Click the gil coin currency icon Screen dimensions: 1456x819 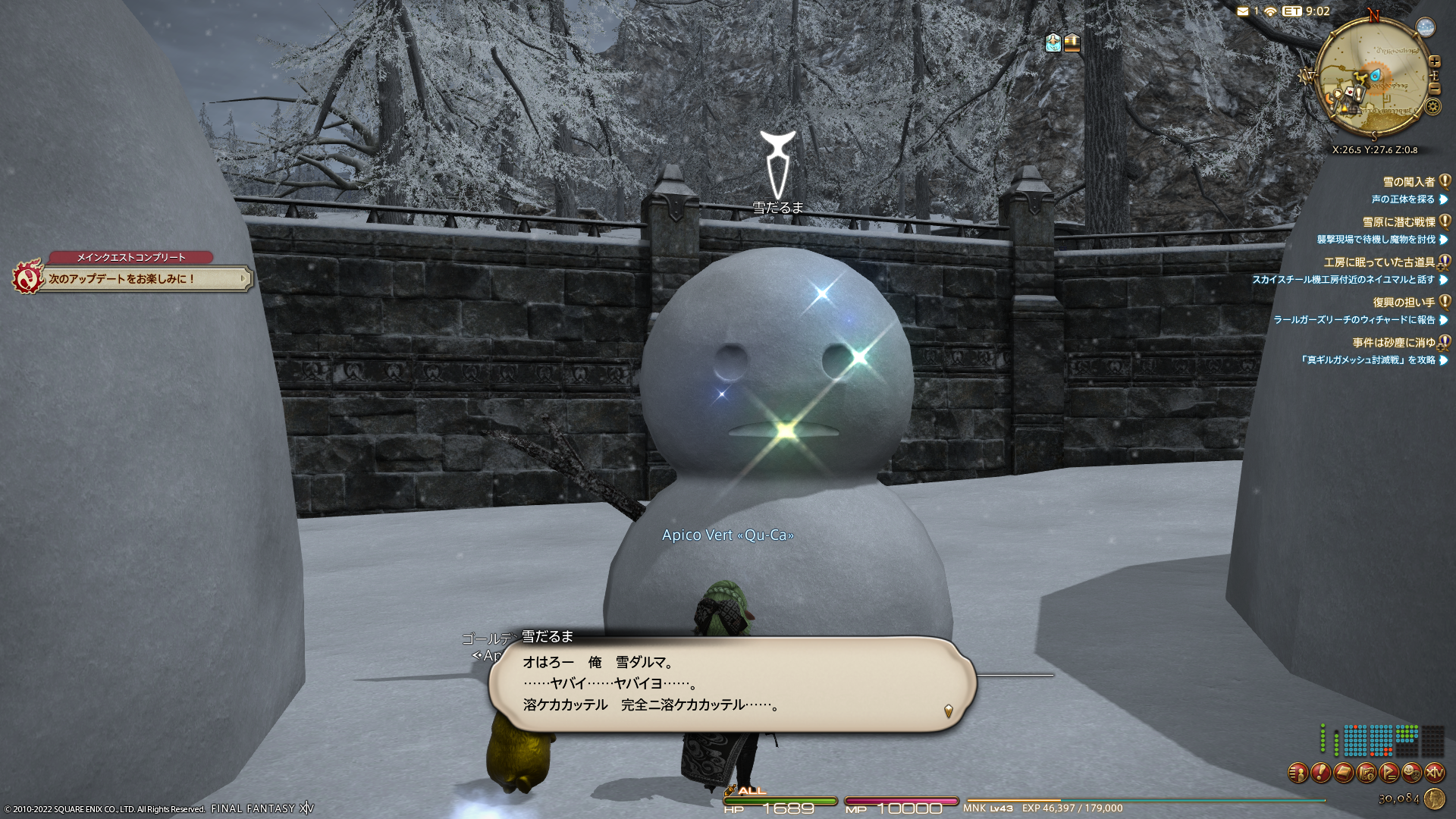tap(1434, 799)
